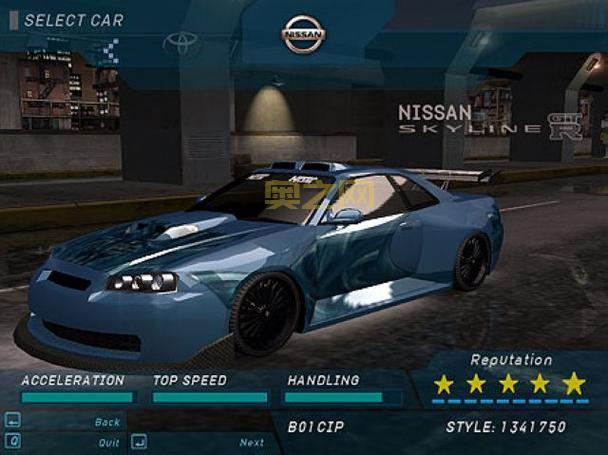Screen dimensions: 608x455
Task: Confirm the Skyline with Next
Action: tap(251, 442)
